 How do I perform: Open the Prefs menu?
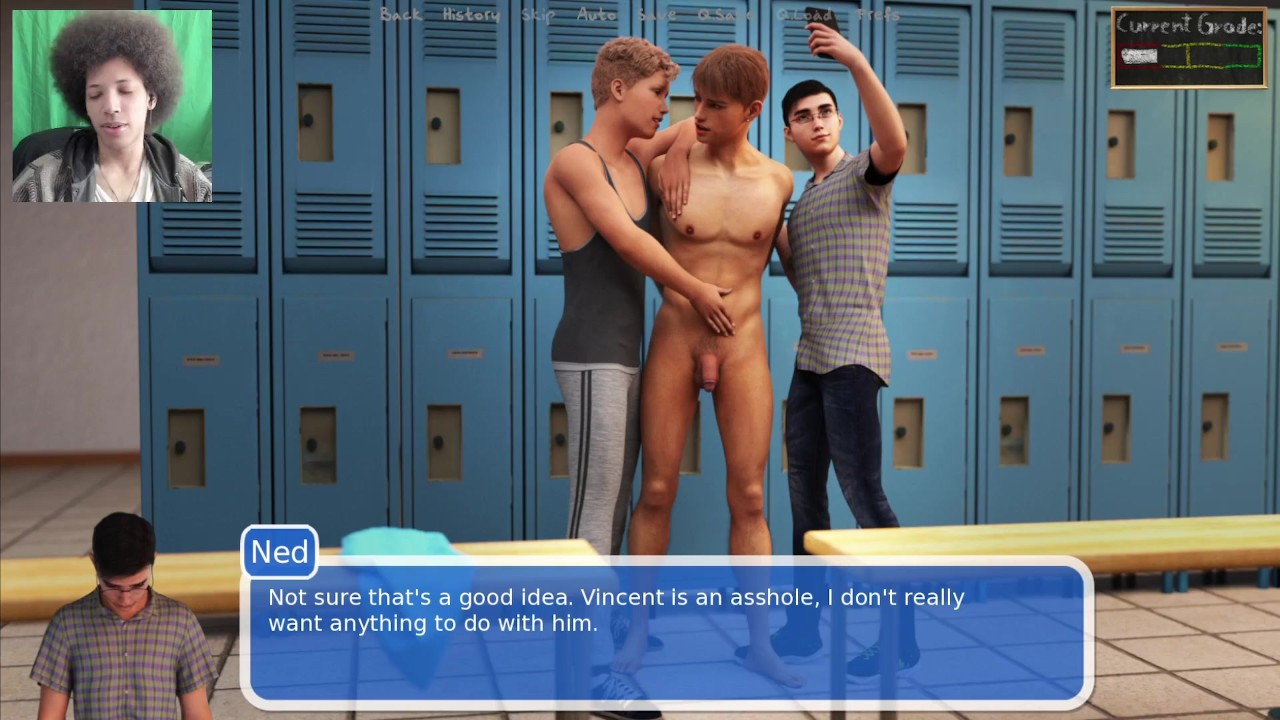coord(878,15)
